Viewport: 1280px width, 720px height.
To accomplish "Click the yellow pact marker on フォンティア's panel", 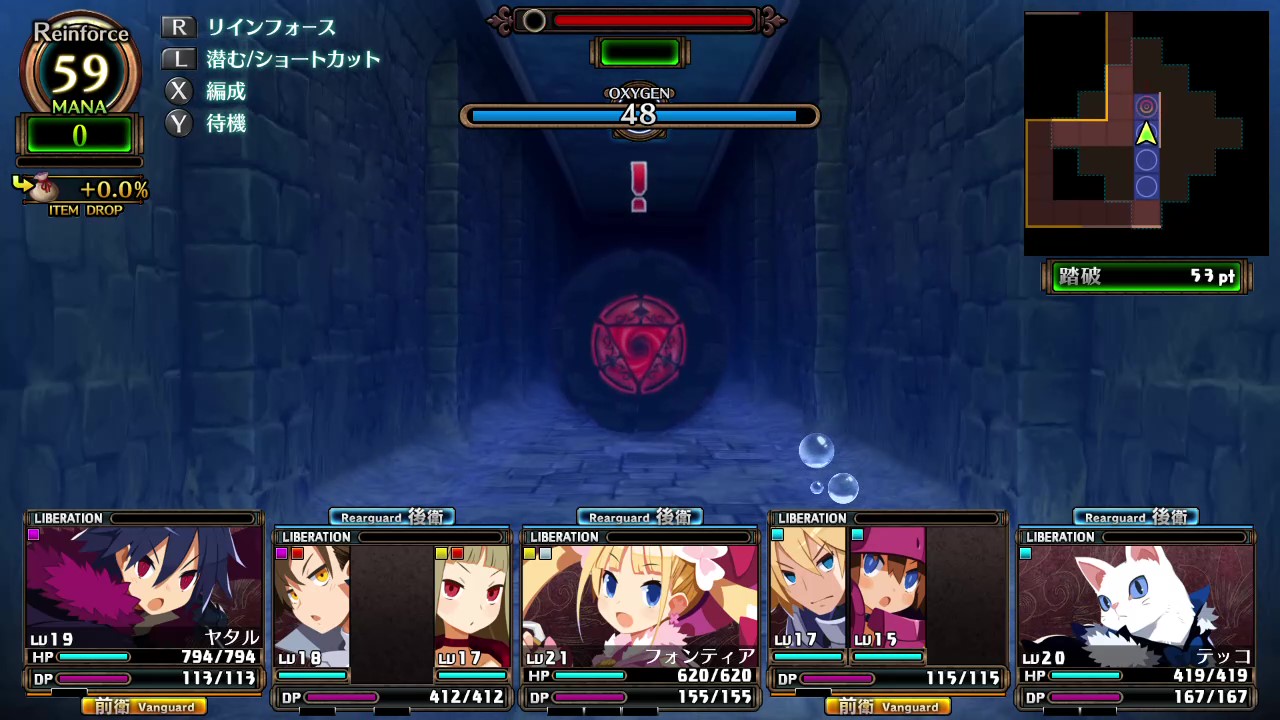I will (528, 553).
